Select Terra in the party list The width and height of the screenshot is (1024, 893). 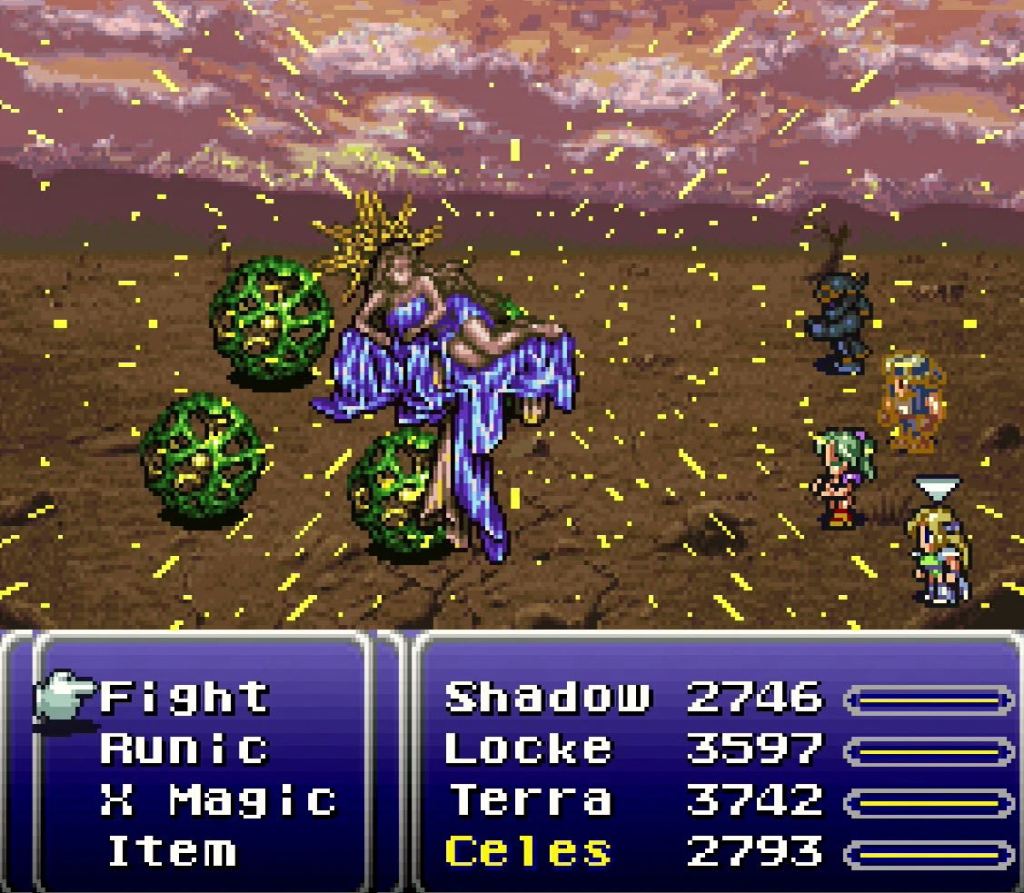point(530,800)
